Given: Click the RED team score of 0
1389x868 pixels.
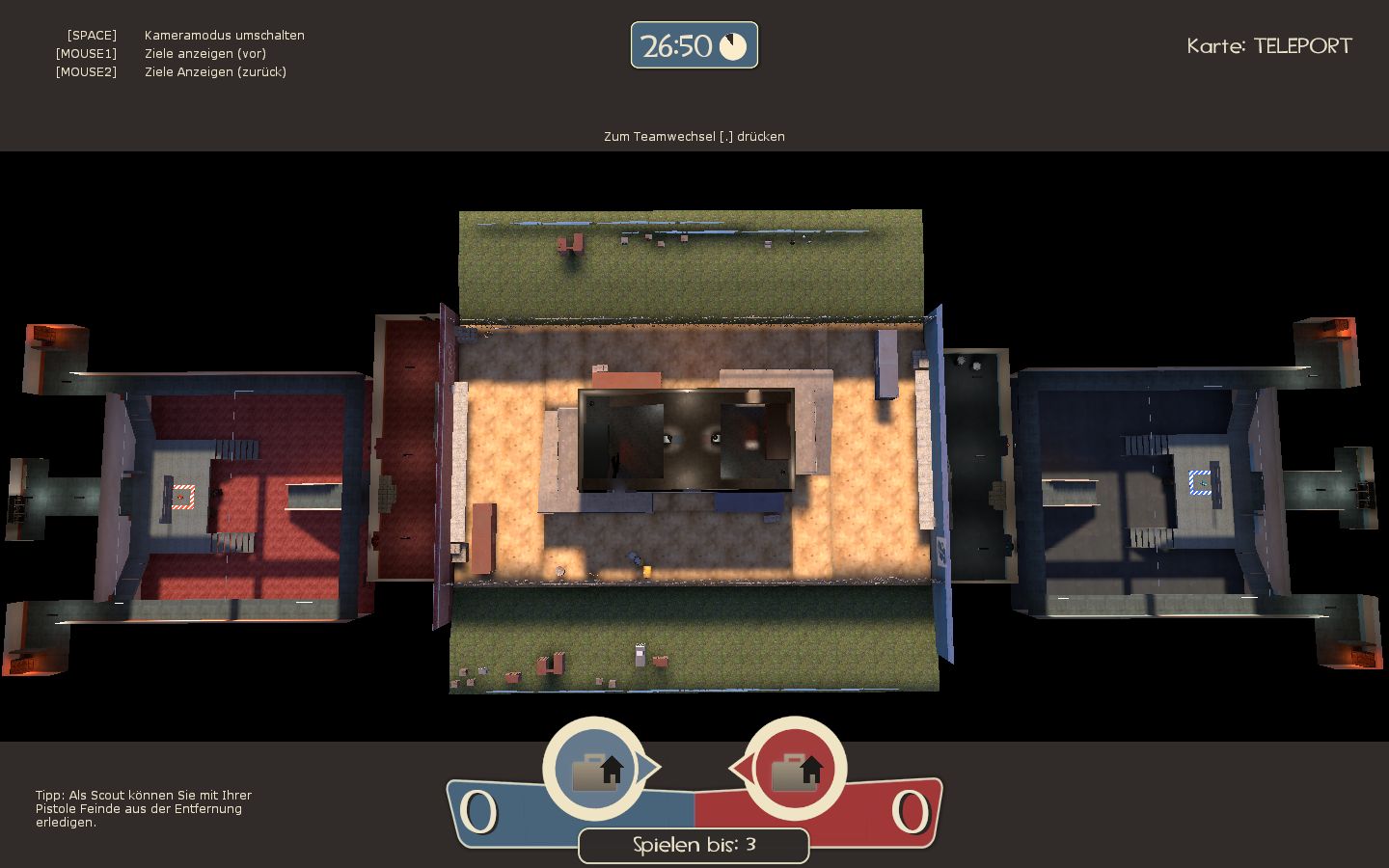Looking at the screenshot, I should tap(911, 811).
